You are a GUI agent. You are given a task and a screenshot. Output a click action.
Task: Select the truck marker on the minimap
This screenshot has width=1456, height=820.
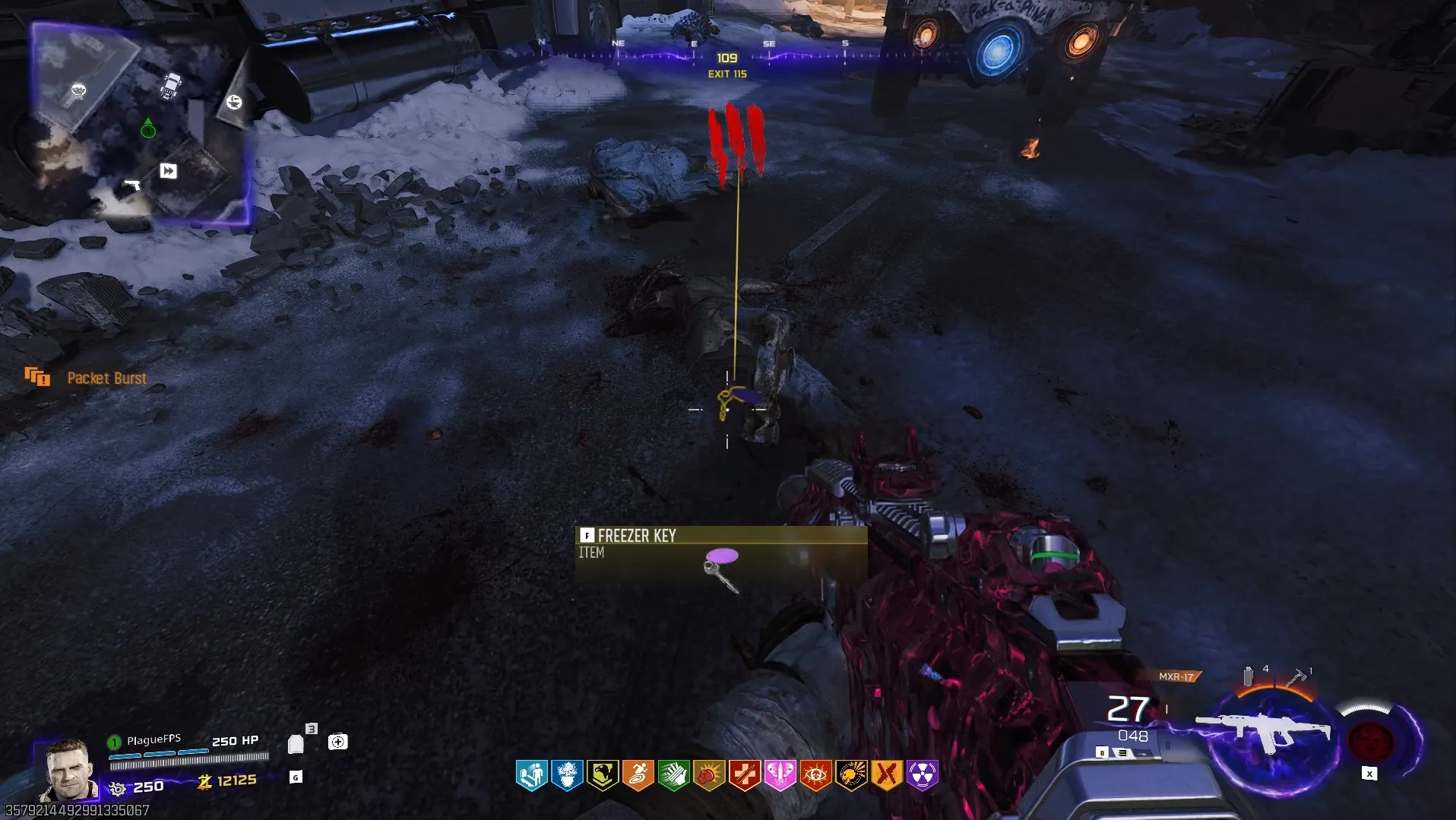171,85
